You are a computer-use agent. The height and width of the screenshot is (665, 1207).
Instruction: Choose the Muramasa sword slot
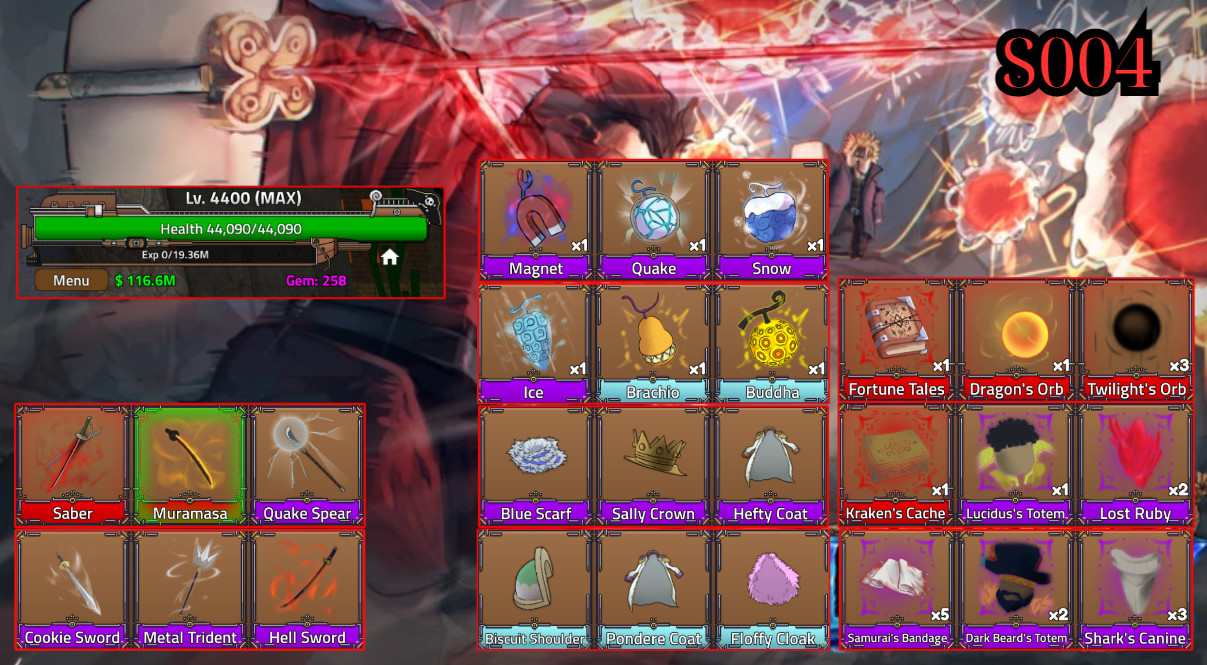190,464
